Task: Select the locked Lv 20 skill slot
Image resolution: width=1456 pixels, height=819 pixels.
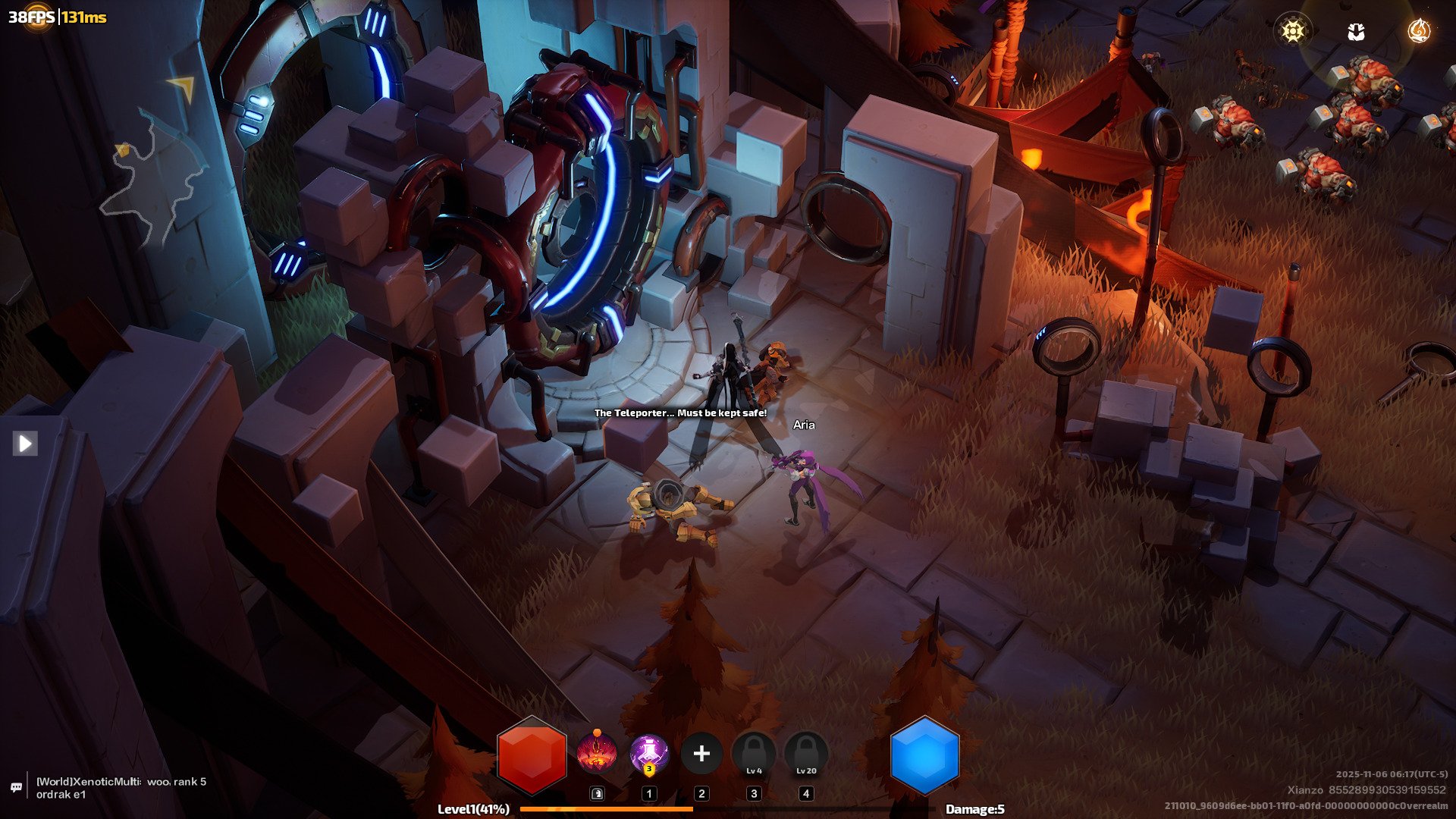Action: (806, 754)
